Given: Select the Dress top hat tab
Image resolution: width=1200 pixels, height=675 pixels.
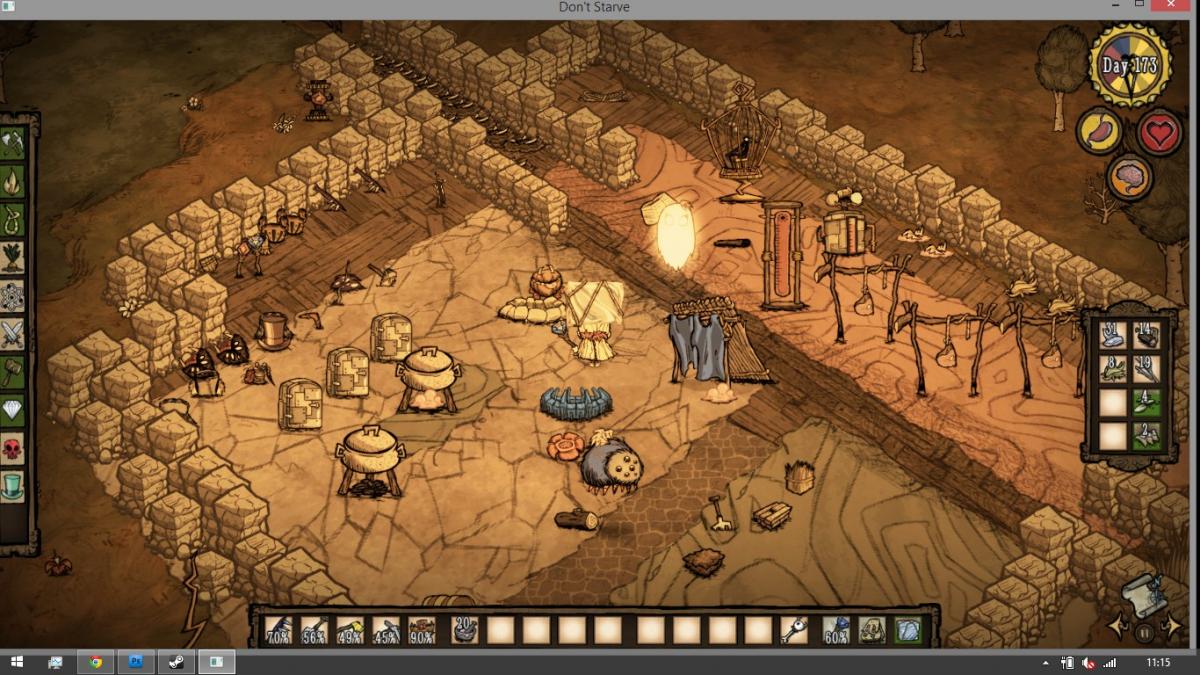Looking at the screenshot, I should 13,485.
